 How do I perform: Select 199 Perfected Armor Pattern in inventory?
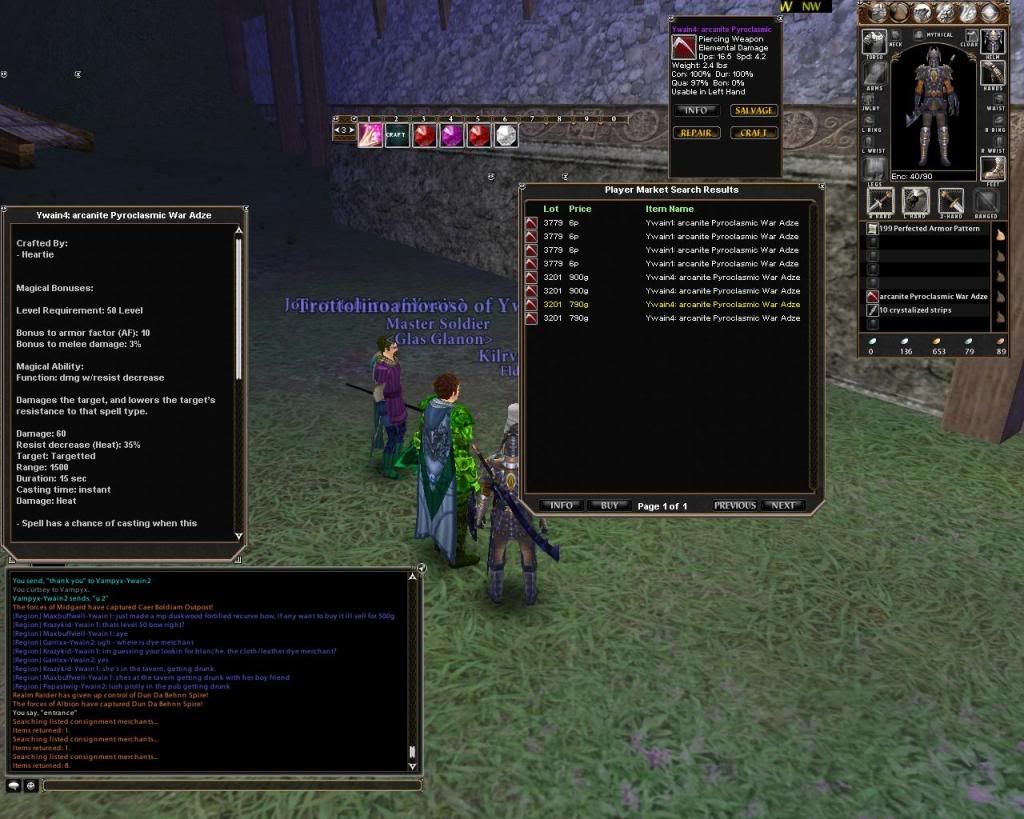click(928, 229)
